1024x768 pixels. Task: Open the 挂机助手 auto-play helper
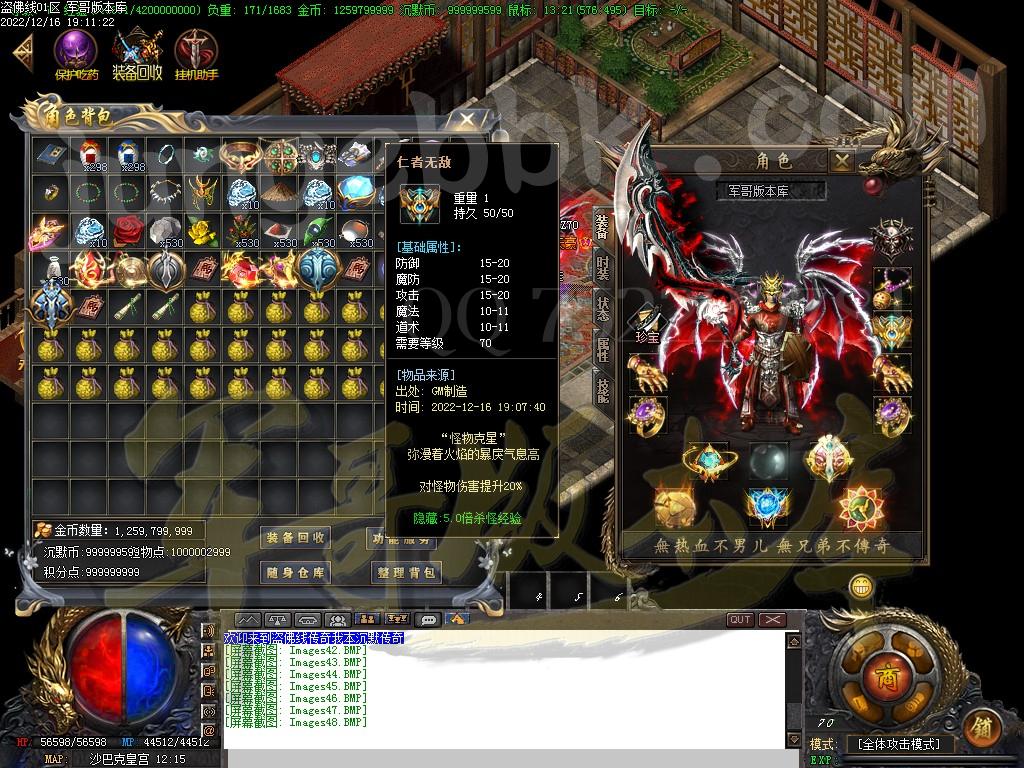click(x=196, y=52)
